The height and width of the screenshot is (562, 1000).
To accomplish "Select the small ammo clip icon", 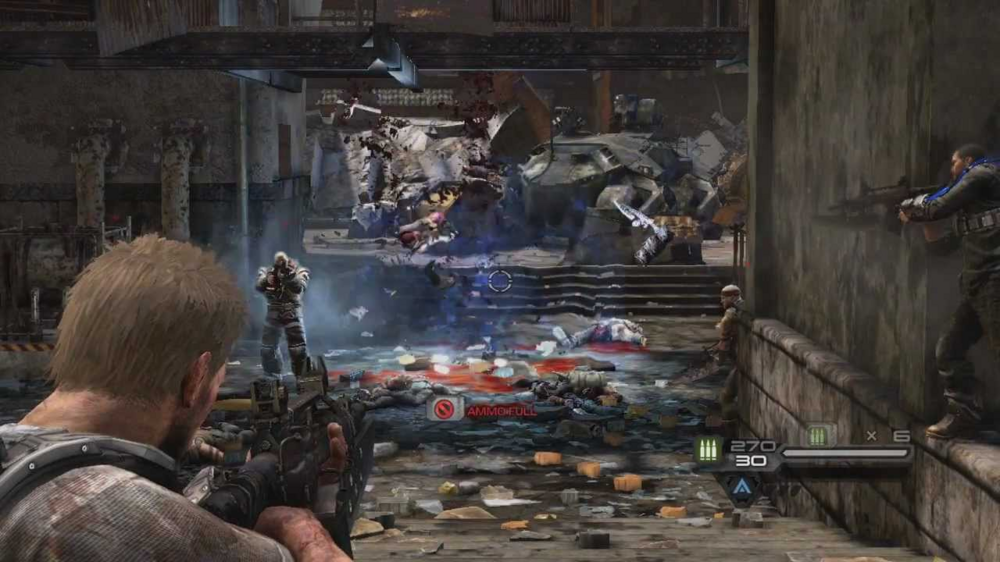I will 819,435.
